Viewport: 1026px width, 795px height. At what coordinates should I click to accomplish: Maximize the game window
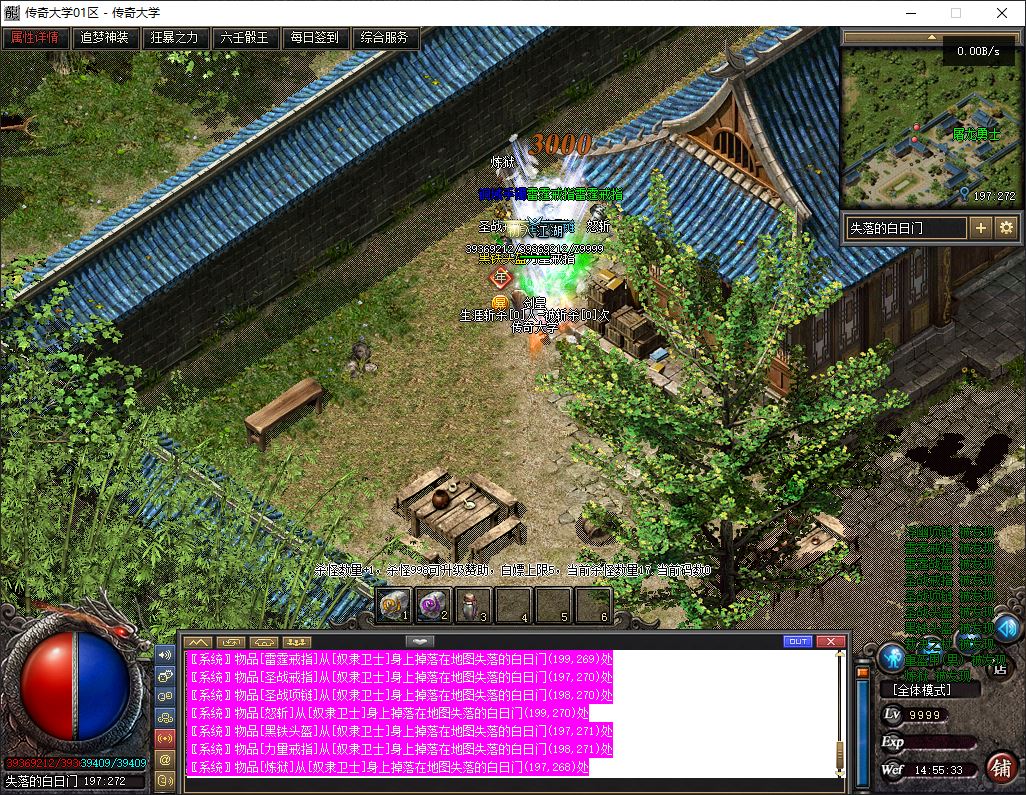pos(955,13)
